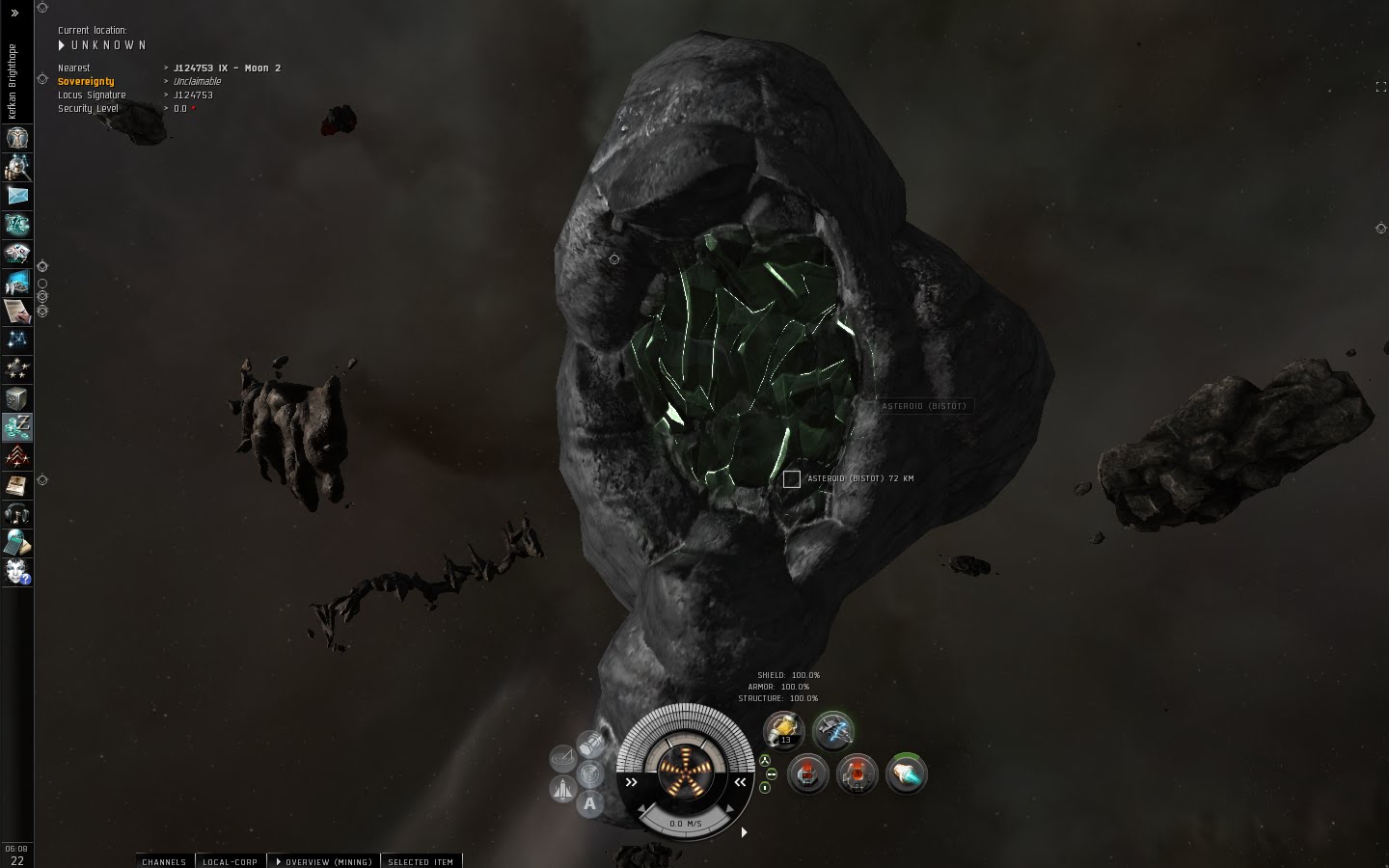
Task: Switch to the Channels tab
Action: 163,862
